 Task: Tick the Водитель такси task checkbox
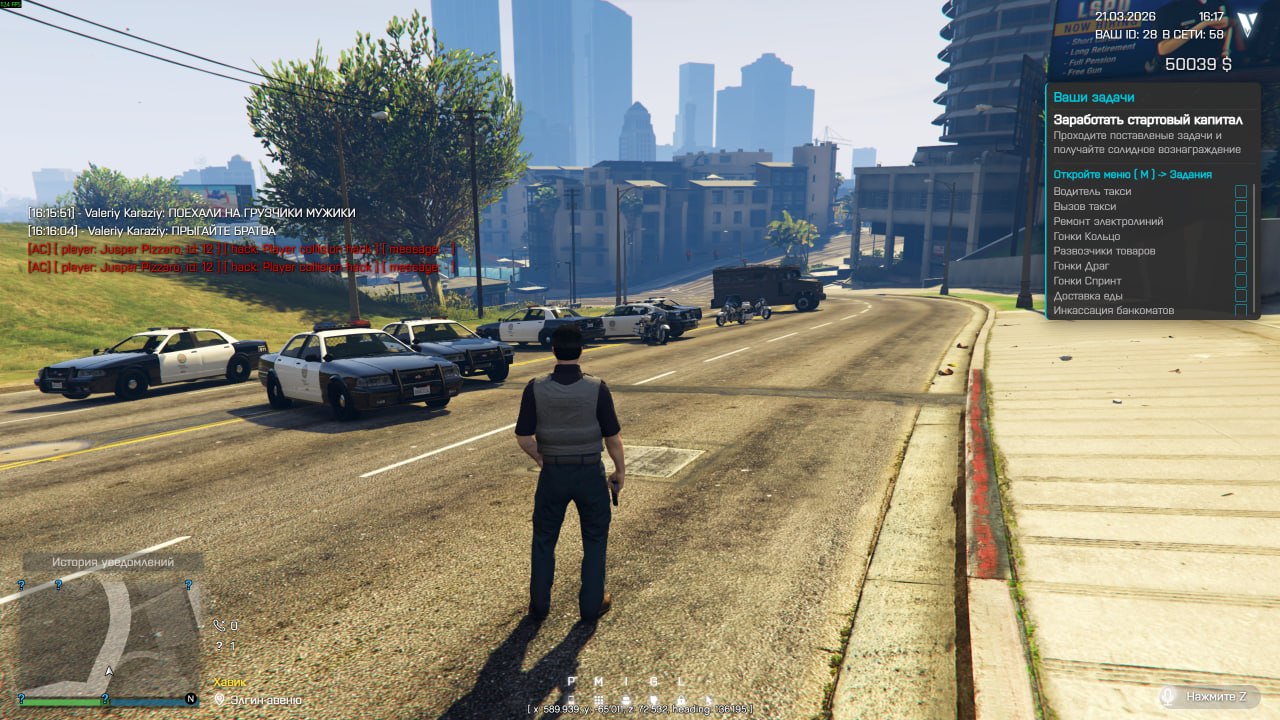pyautogui.click(x=1240, y=191)
